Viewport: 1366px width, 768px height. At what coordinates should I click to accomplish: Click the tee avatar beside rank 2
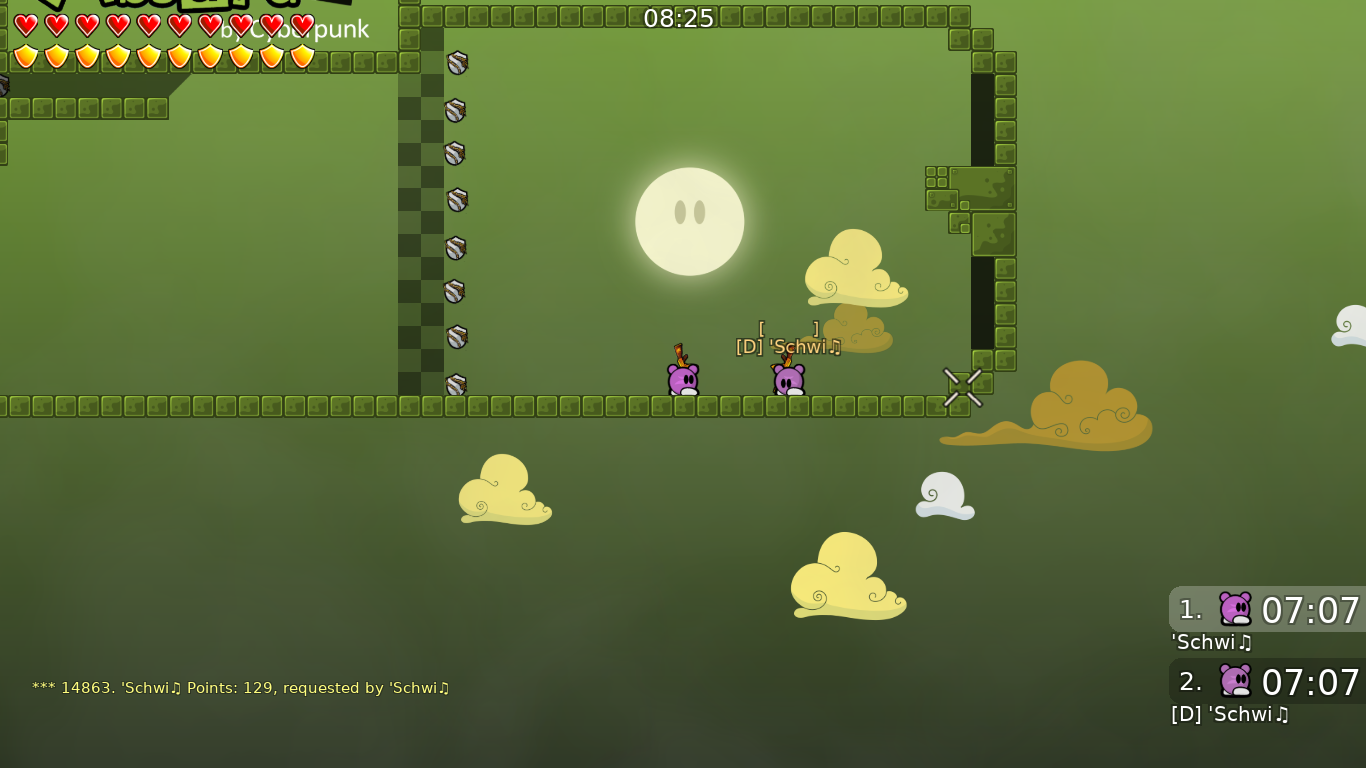tap(1237, 681)
